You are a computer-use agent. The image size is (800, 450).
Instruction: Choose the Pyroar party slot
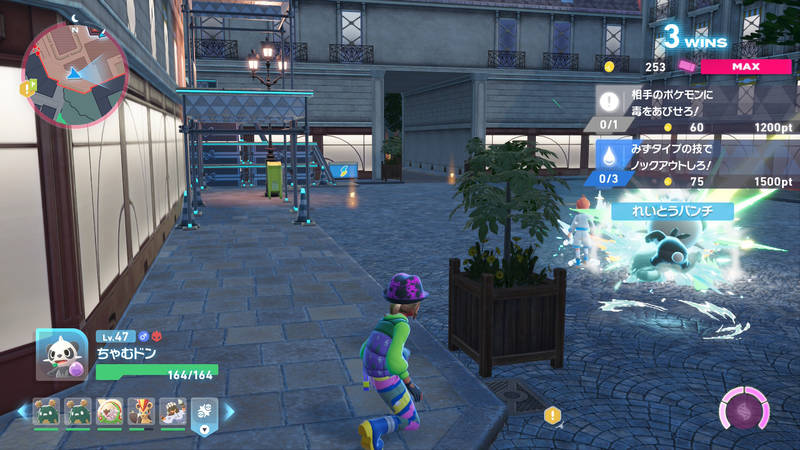[141, 411]
